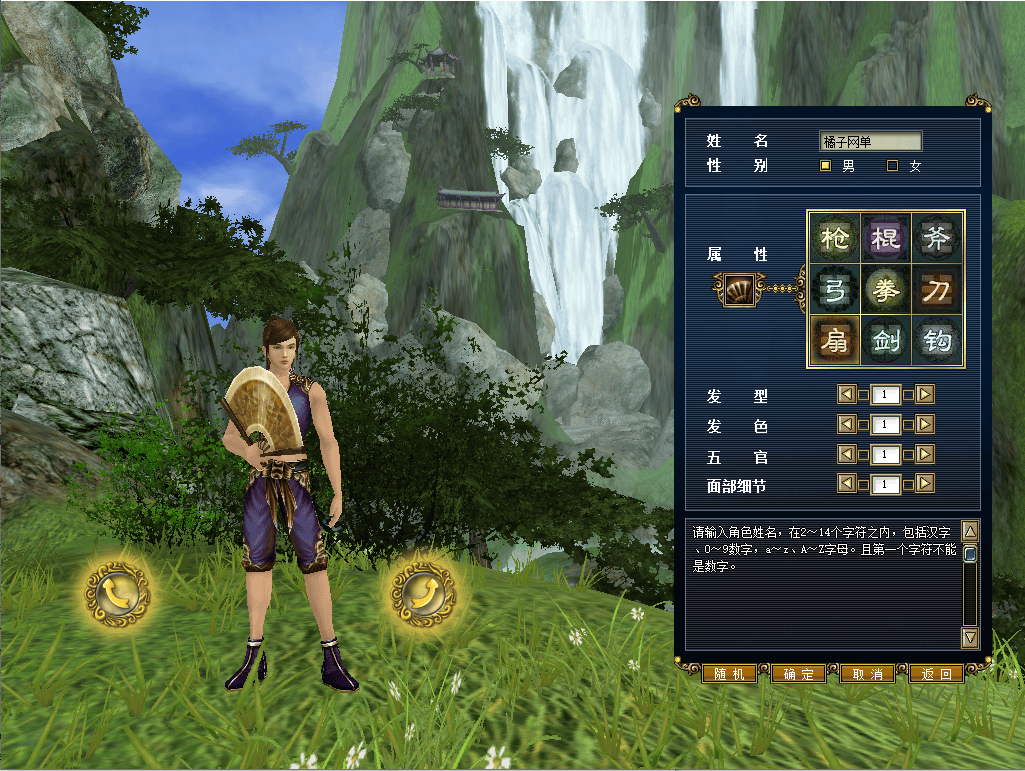Select the female (女) gender option
This screenshot has width=1025, height=771.
(x=893, y=166)
